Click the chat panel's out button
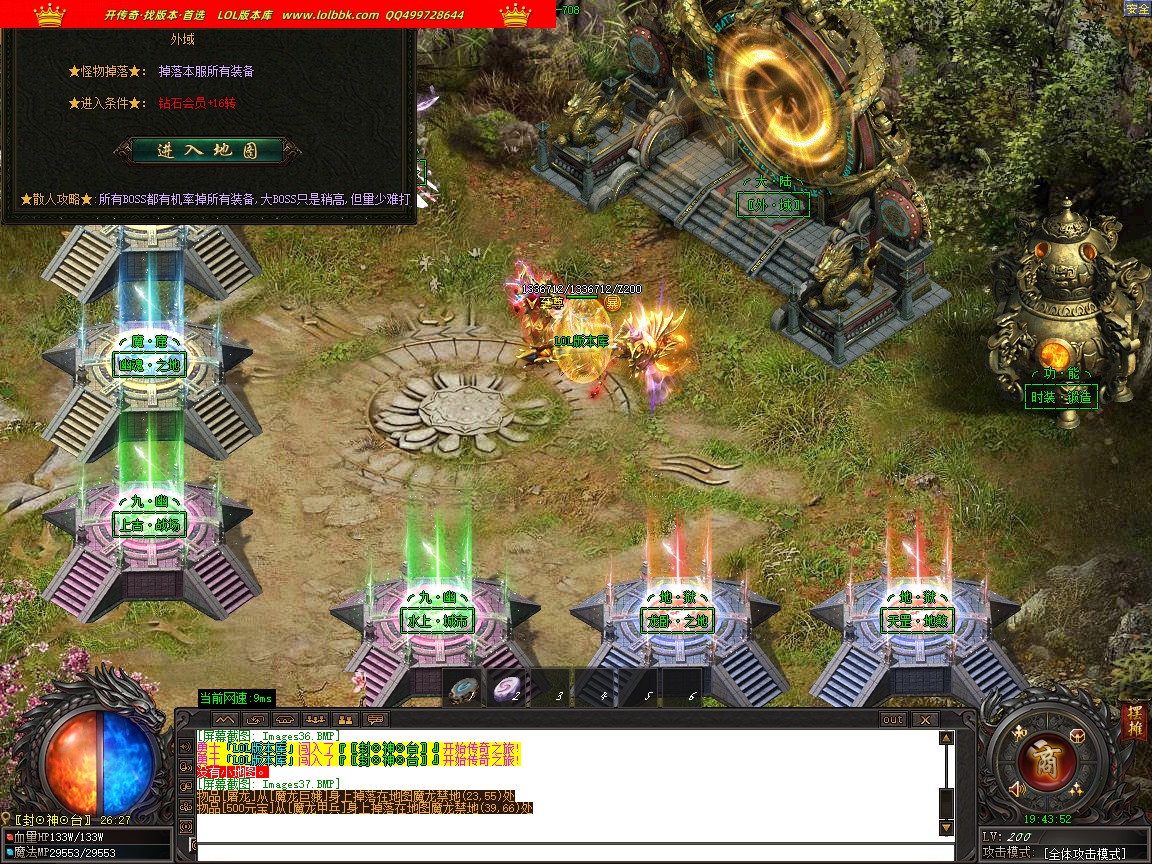The height and width of the screenshot is (864, 1152). tap(893, 719)
